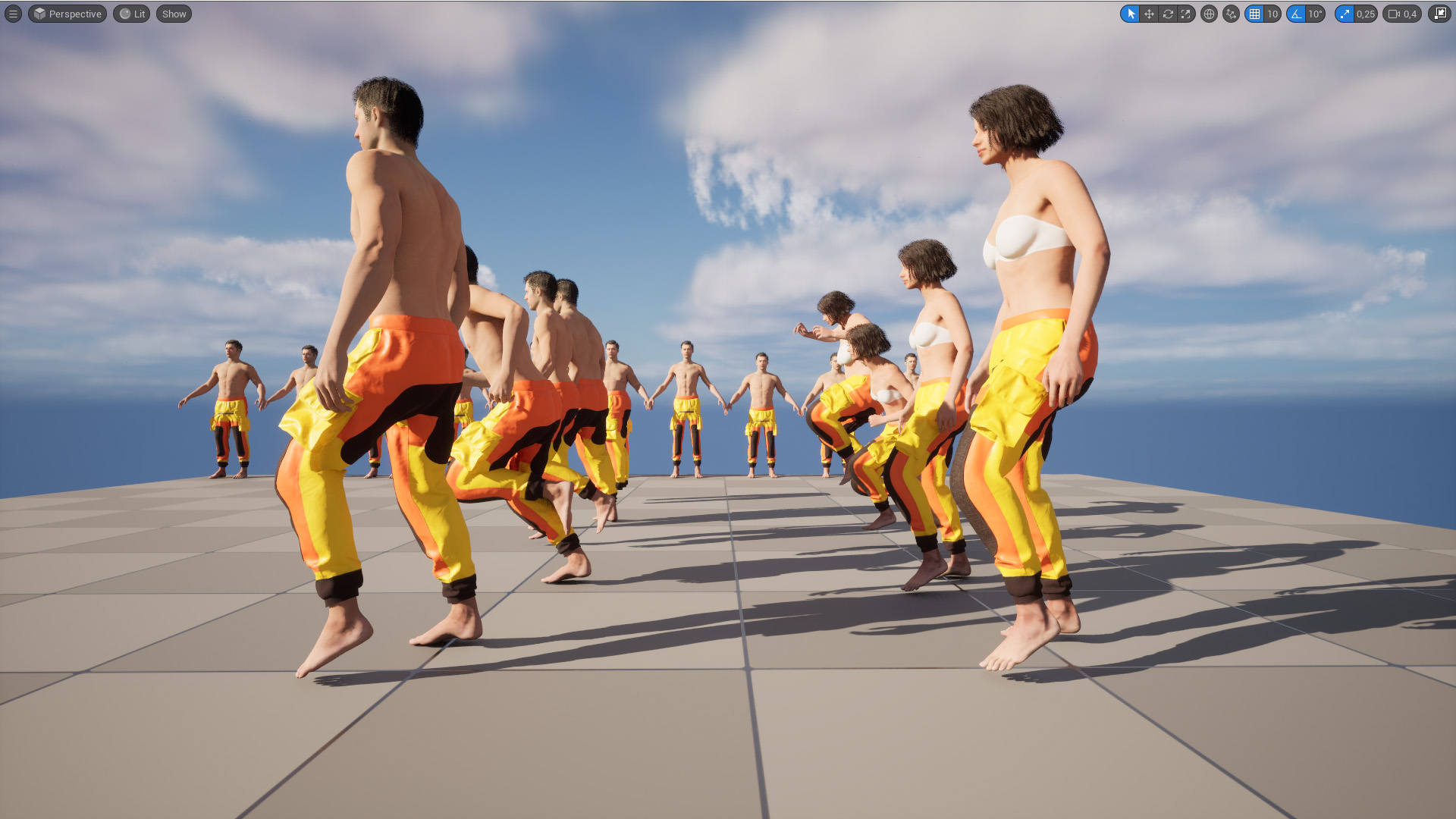Open rotation snap angle 10° options
The image size is (1456, 819).
(1314, 14)
